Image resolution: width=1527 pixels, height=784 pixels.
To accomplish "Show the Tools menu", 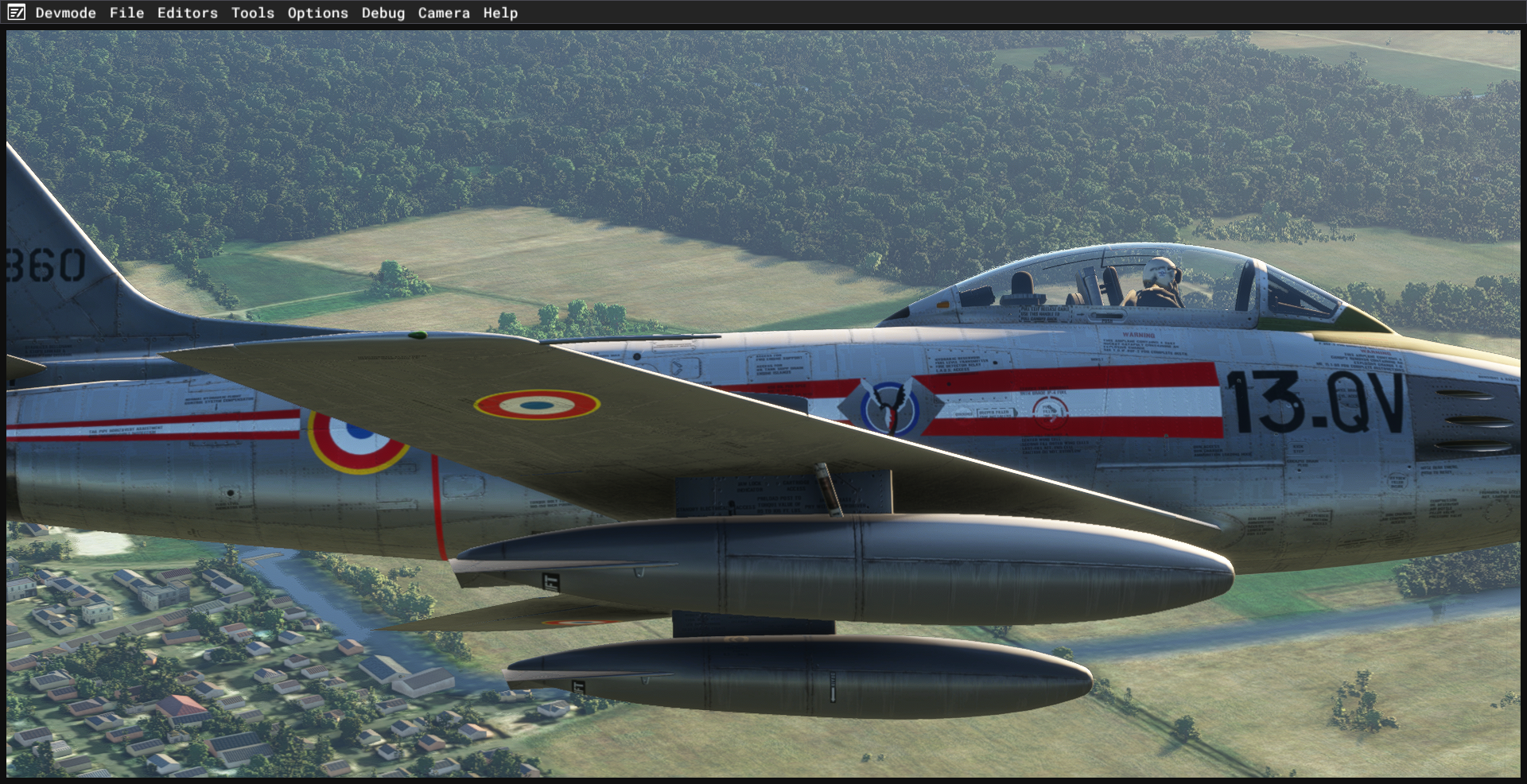I will click(252, 13).
